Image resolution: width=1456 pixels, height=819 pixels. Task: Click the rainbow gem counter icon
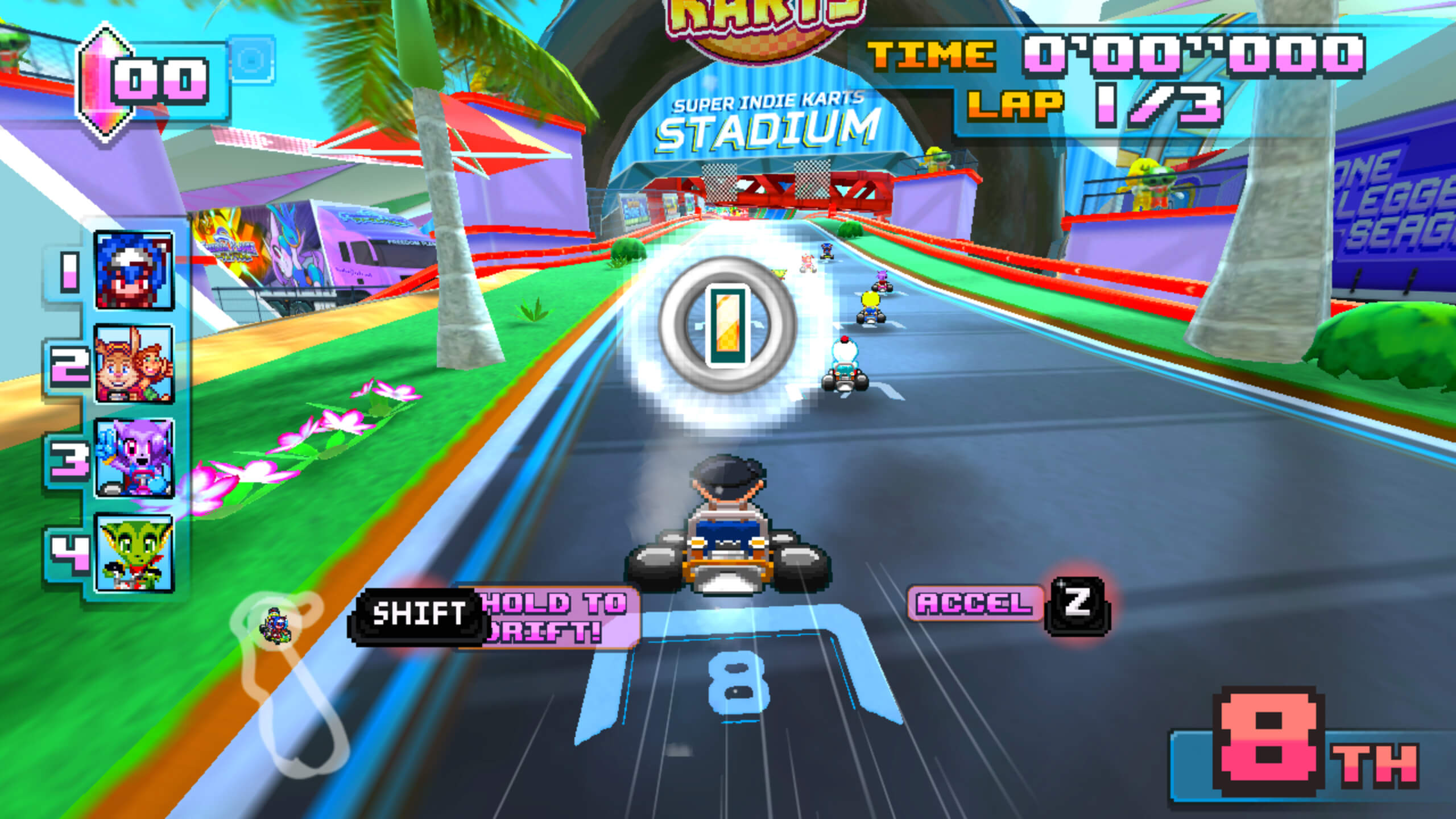pos(101,82)
